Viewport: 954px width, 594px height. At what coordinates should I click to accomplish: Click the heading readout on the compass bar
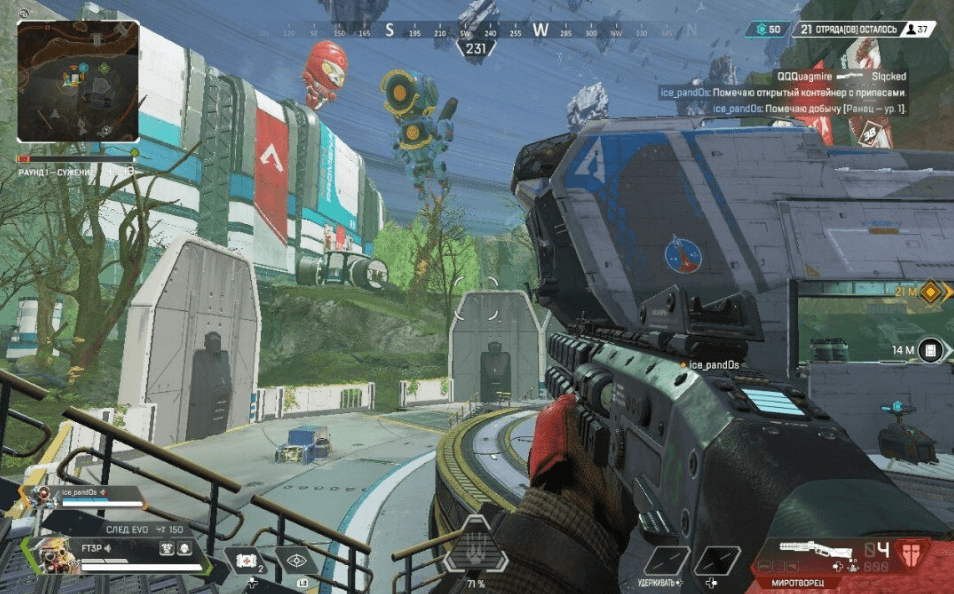tap(476, 48)
